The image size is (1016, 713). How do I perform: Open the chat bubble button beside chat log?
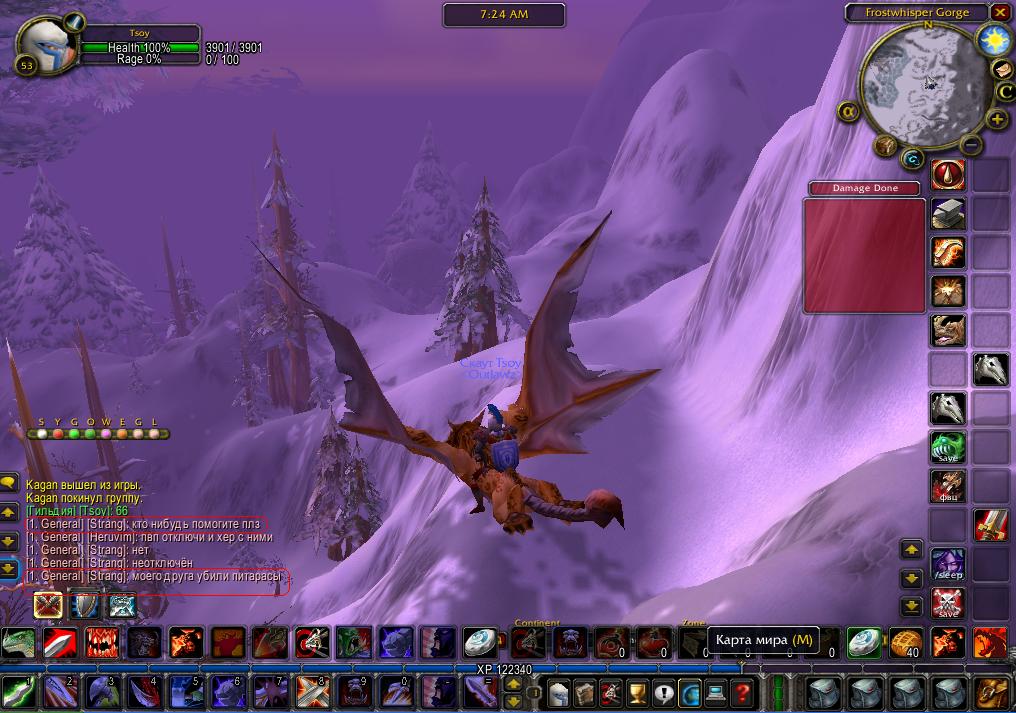point(9,482)
